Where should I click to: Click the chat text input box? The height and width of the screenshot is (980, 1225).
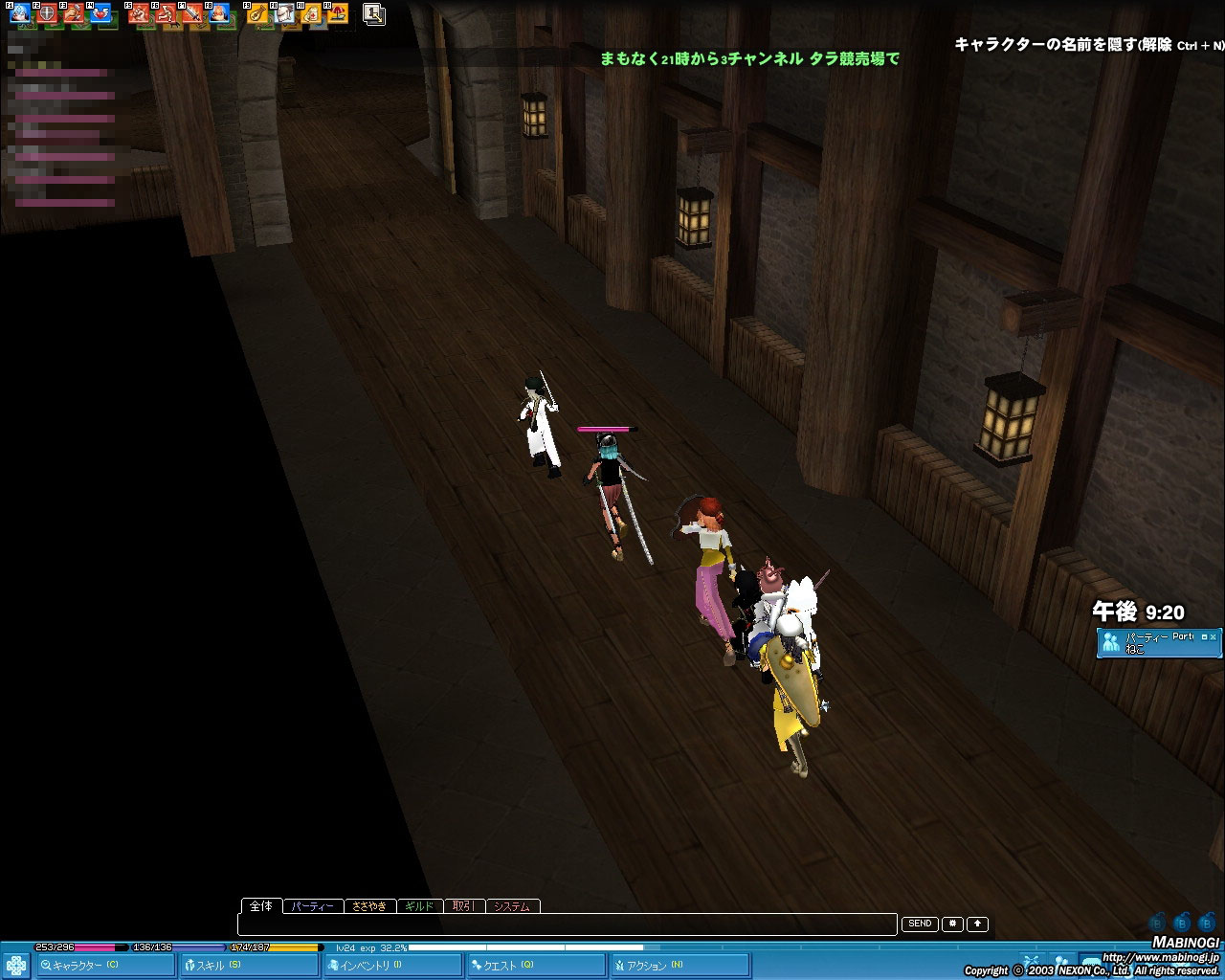(567, 924)
